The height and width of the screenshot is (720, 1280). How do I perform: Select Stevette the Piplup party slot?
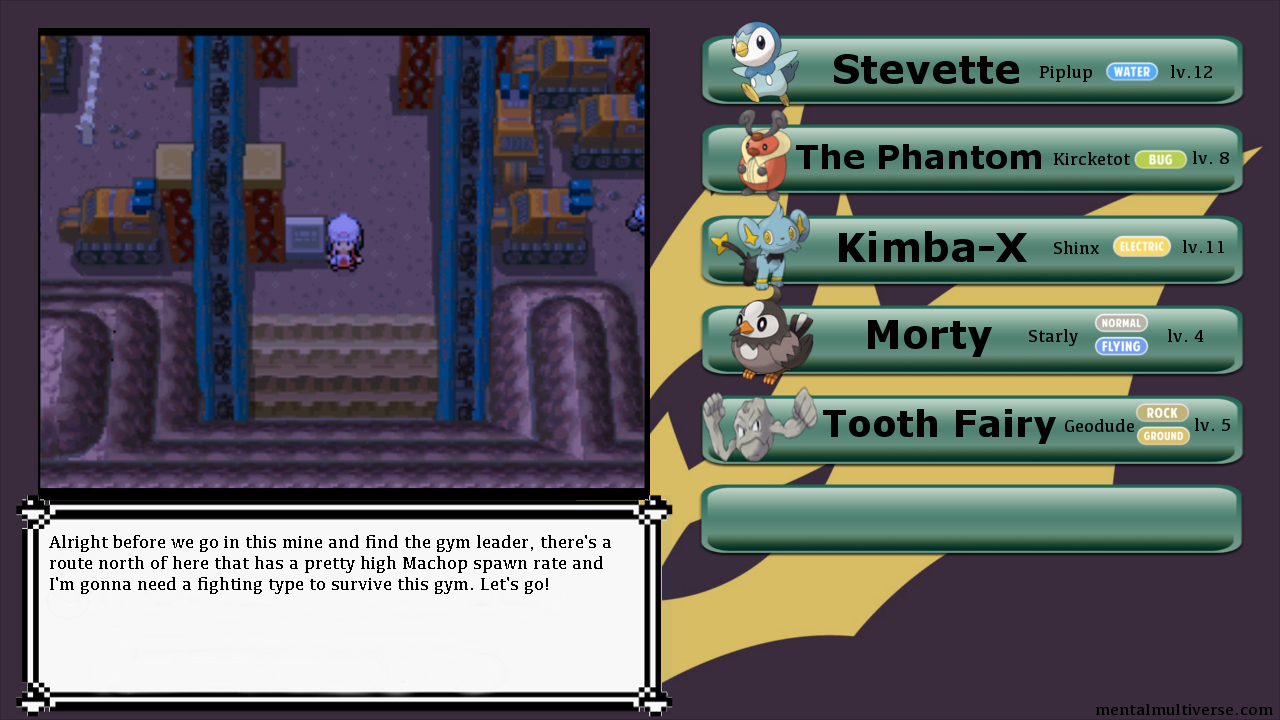[972, 71]
